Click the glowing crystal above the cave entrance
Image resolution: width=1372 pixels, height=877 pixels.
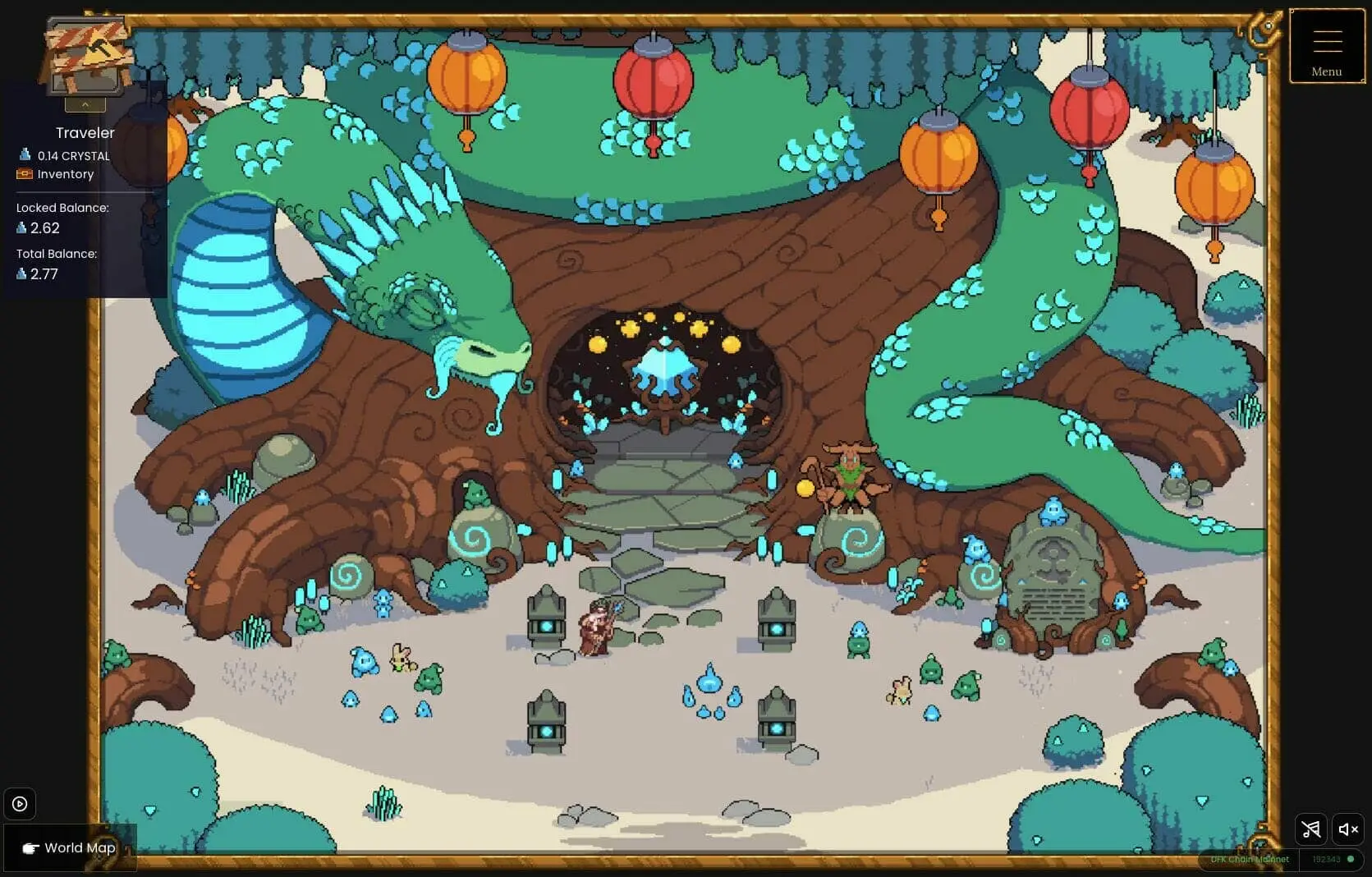pos(663,370)
